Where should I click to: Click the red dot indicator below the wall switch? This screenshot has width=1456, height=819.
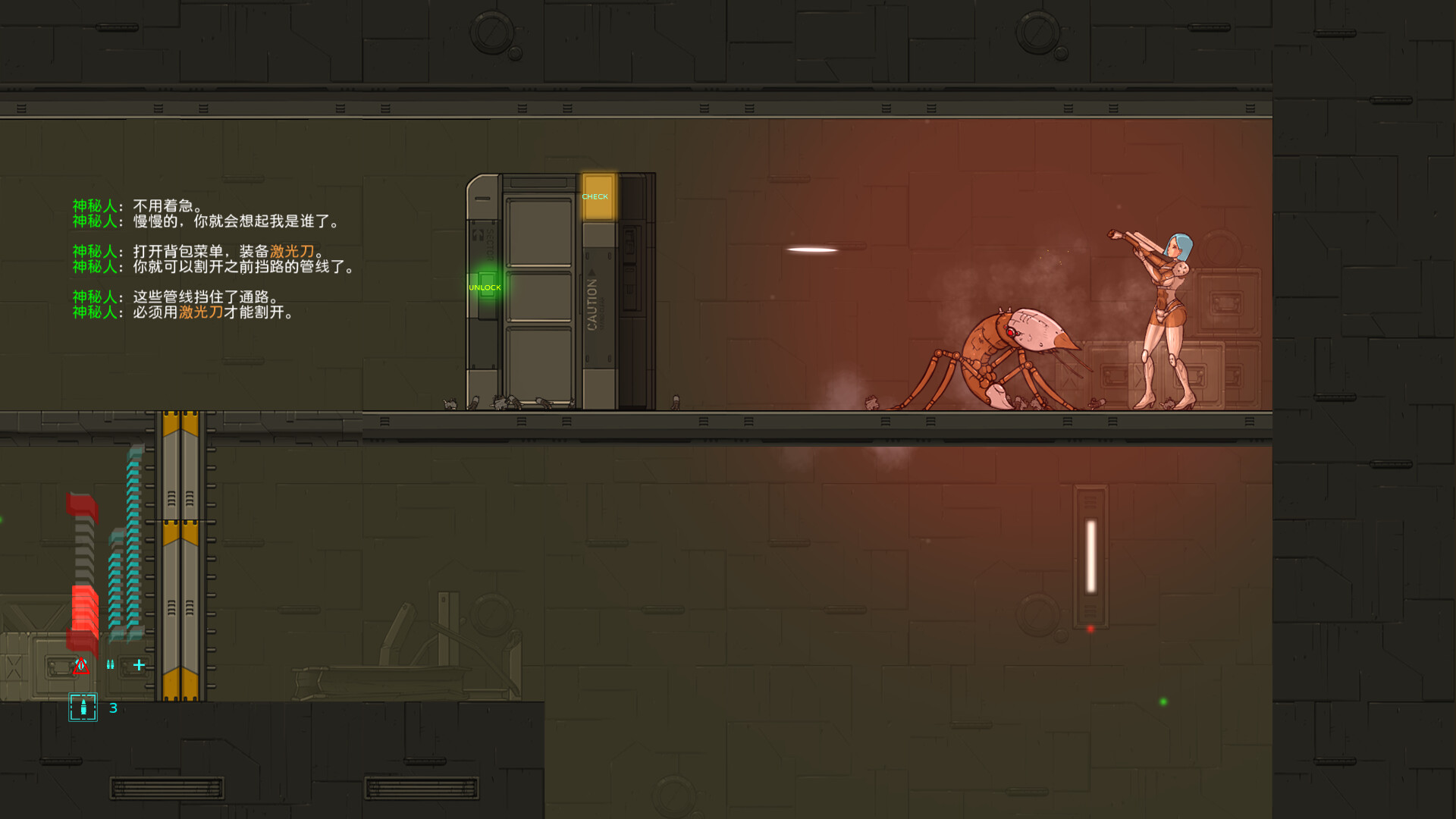(1090, 628)
